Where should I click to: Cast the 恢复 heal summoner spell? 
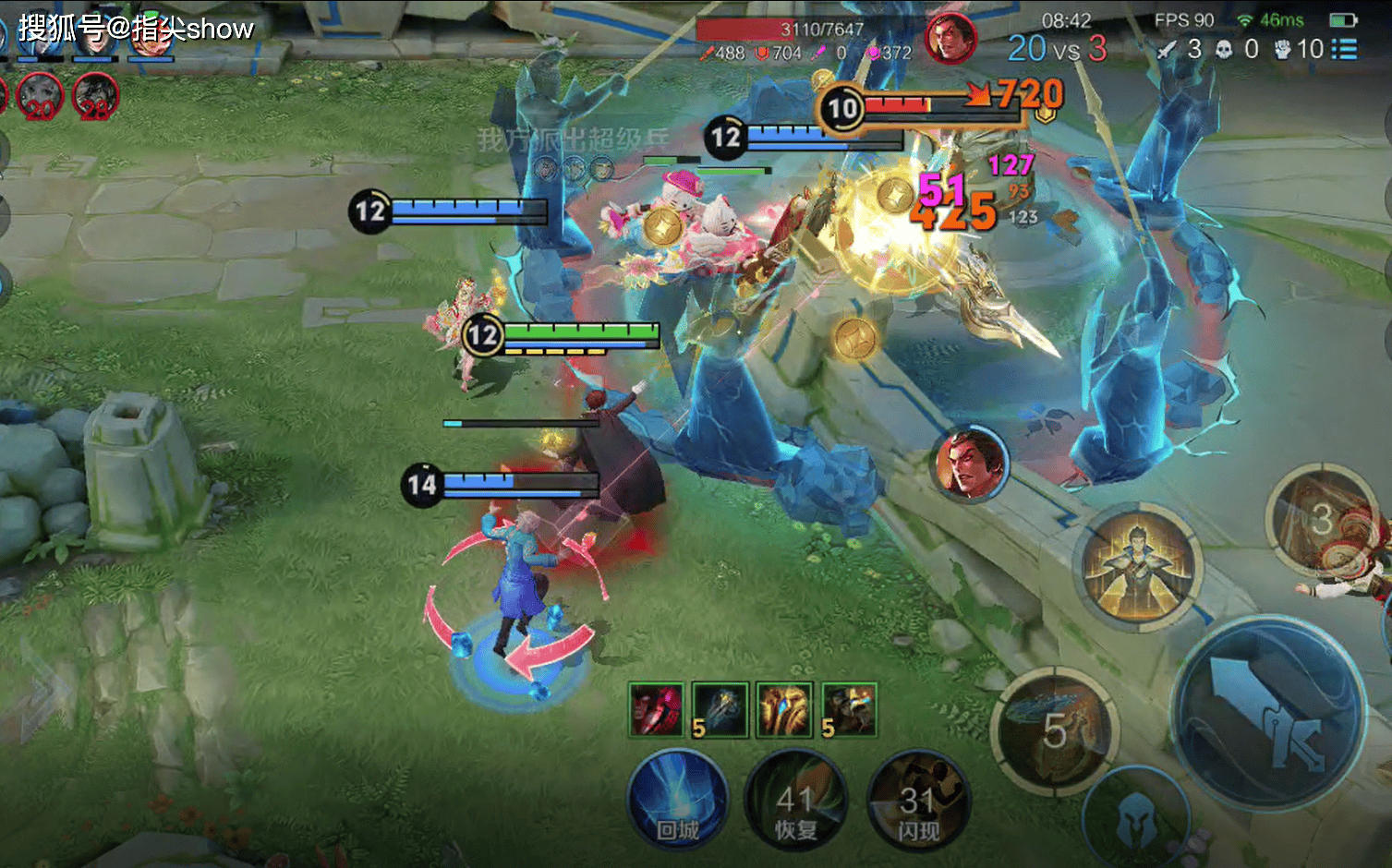click(795, 801)
